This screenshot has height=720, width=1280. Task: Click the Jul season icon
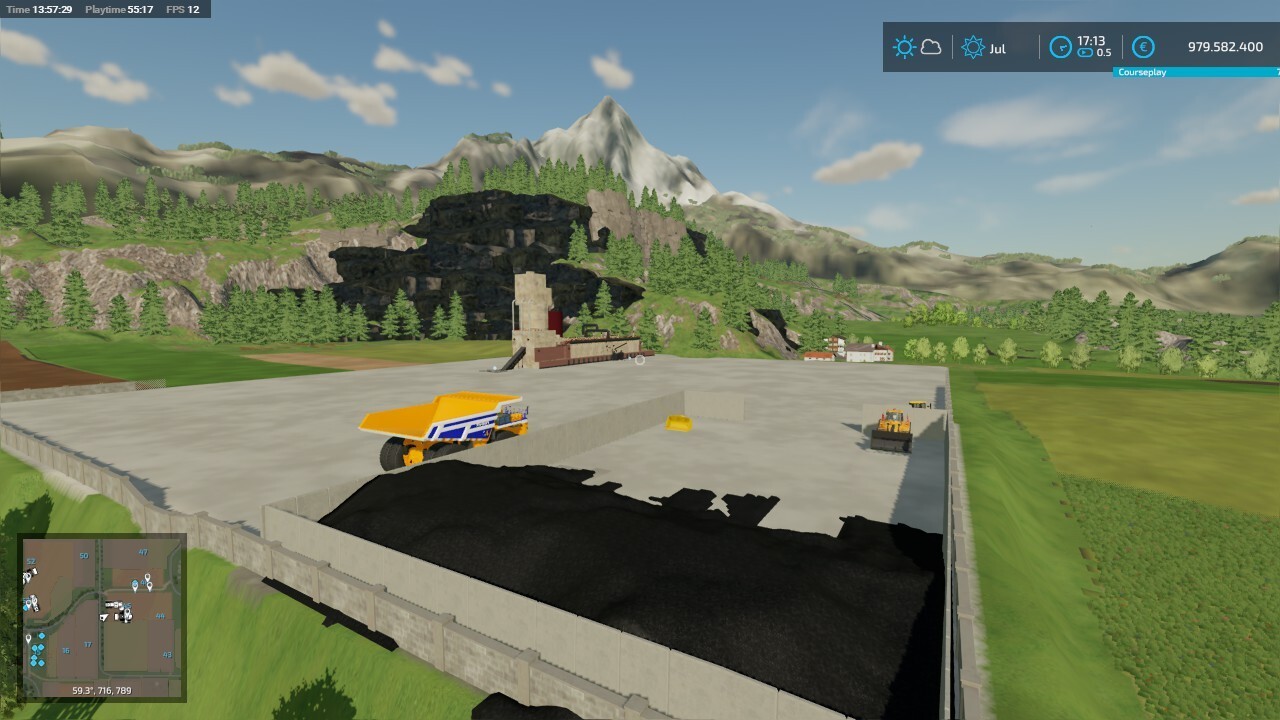click(972, 47)
